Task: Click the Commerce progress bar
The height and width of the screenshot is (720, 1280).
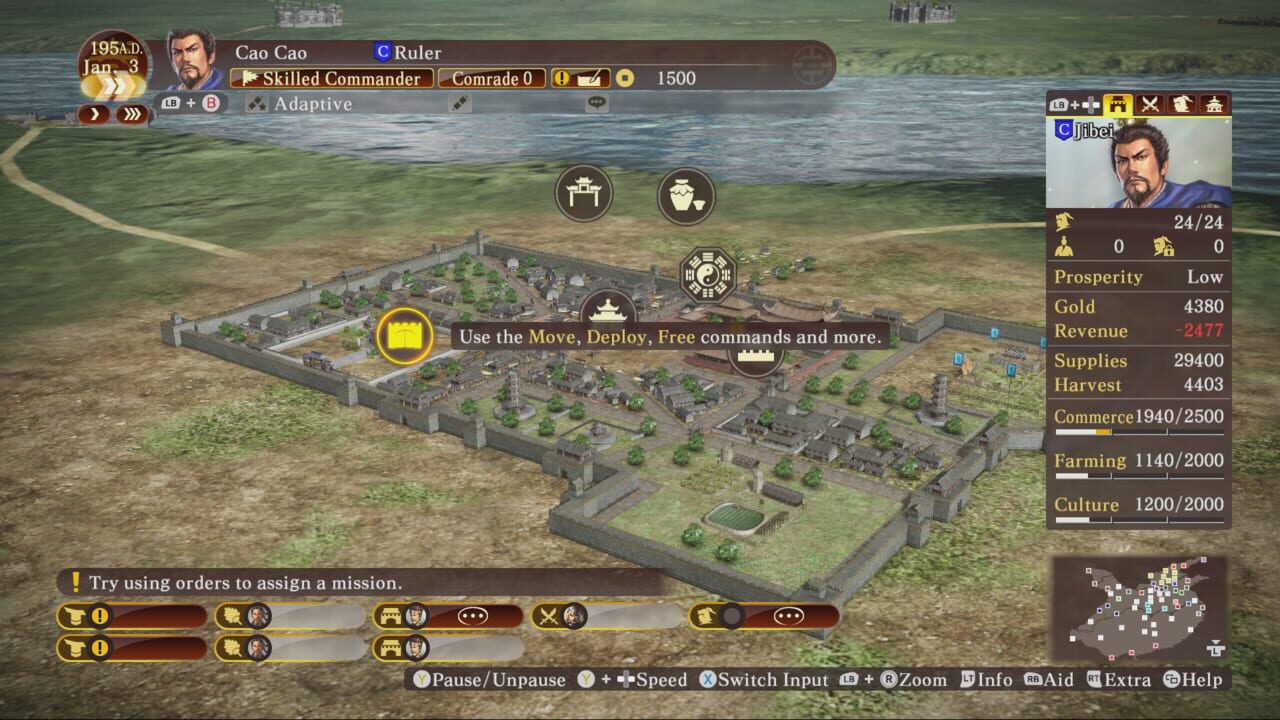Action: (1139, 433)
